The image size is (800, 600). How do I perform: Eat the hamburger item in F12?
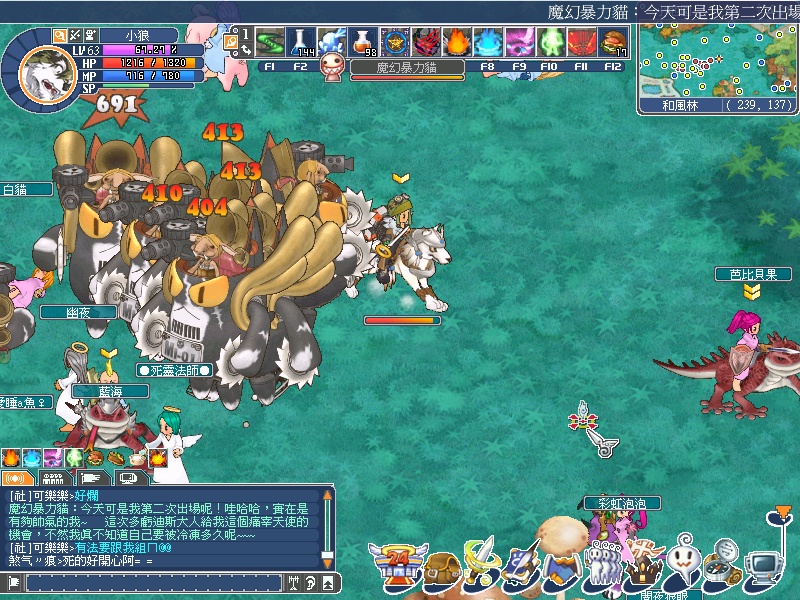tap(613, 43)
